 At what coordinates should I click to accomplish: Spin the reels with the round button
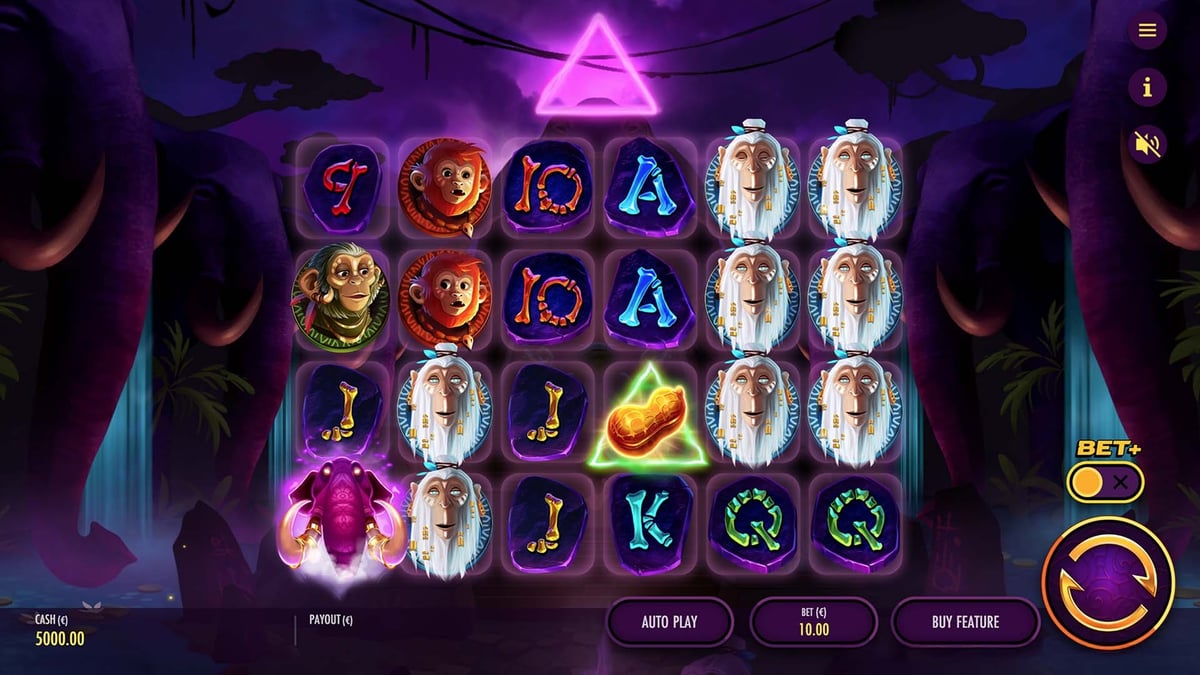pos(1108,582)
